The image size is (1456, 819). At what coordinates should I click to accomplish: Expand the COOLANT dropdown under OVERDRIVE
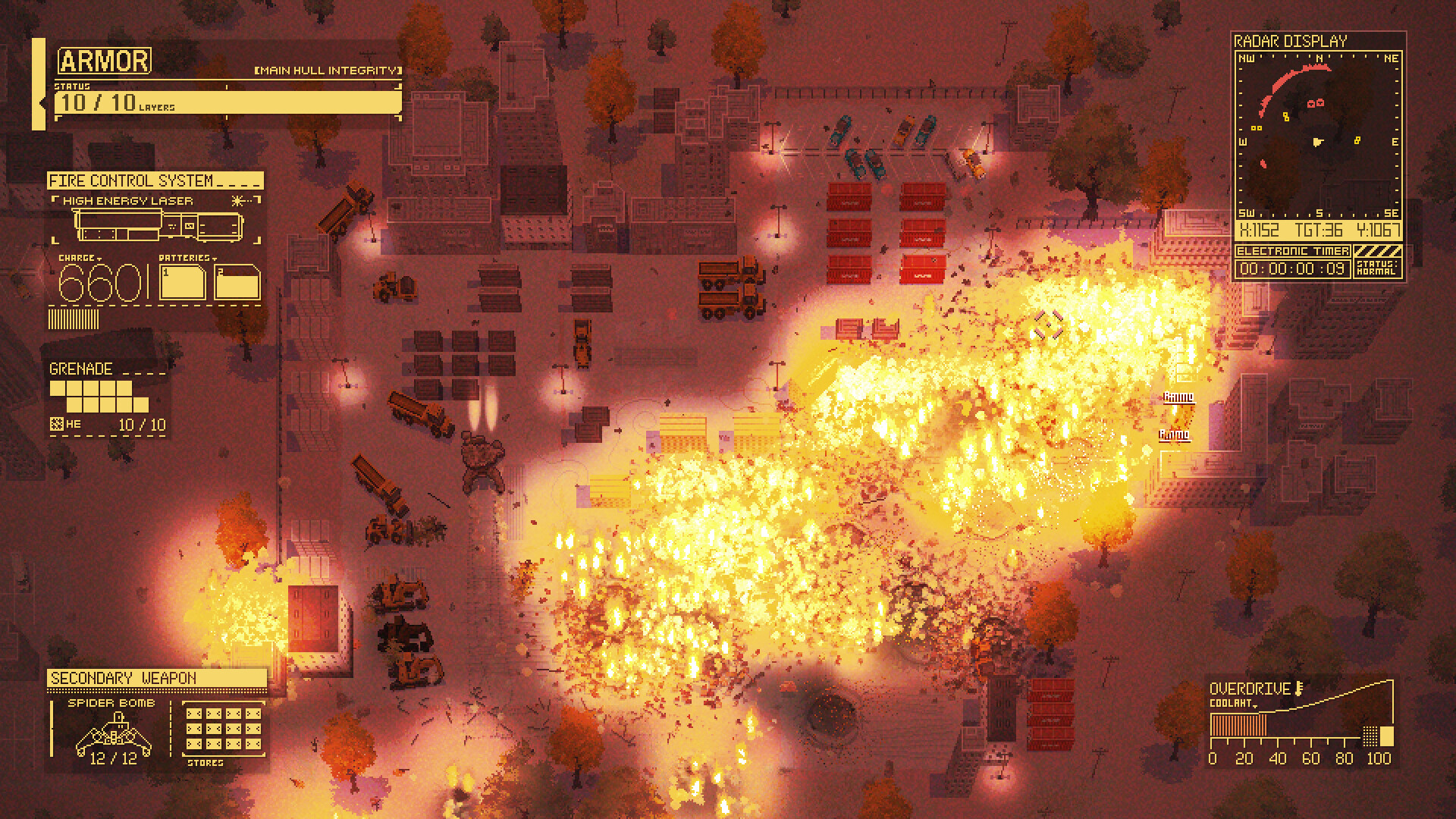click(x=1255, y=706)
